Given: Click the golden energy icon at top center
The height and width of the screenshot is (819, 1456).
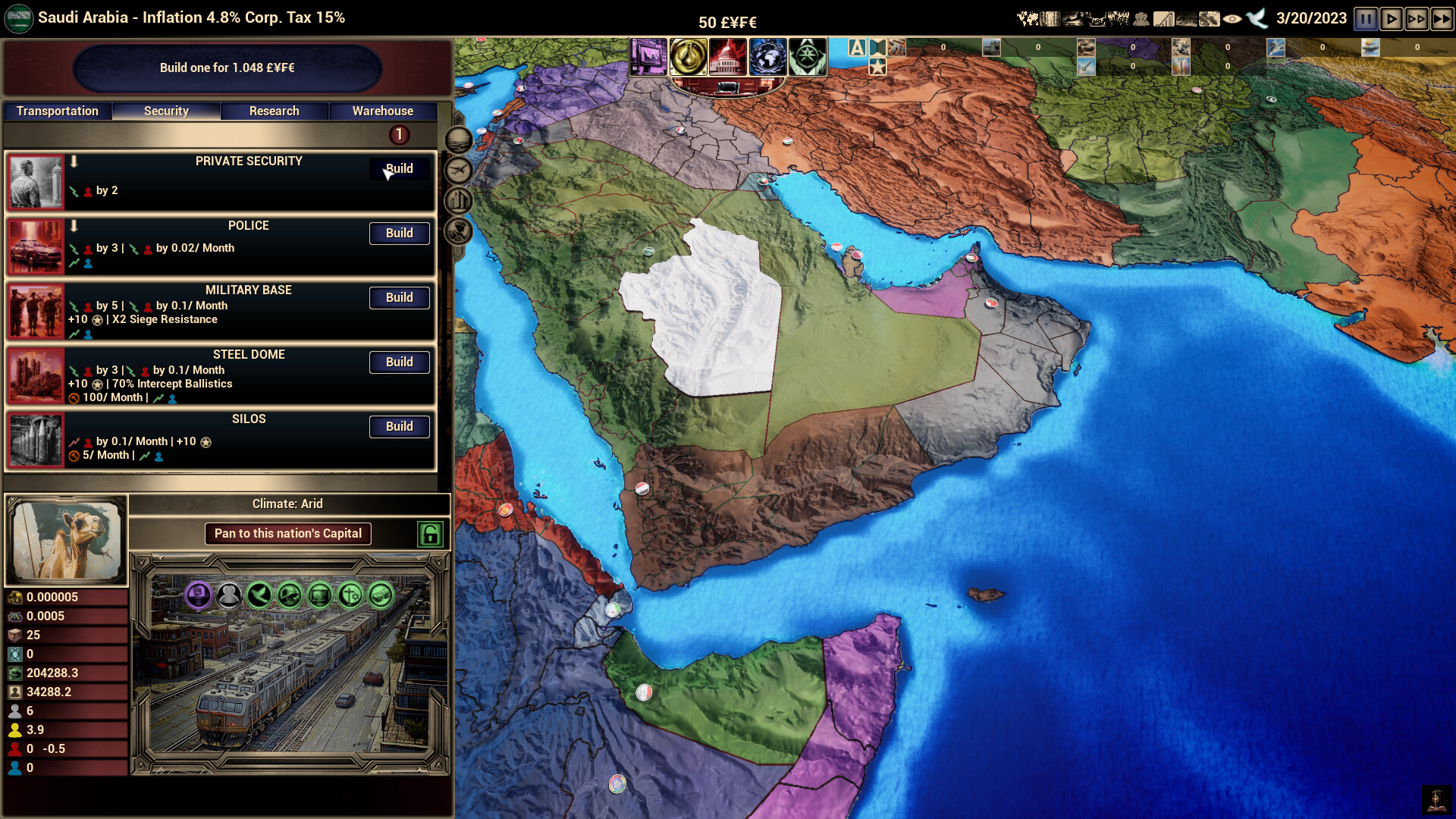Looking at the screenshot, I should (x=689, y=57).
